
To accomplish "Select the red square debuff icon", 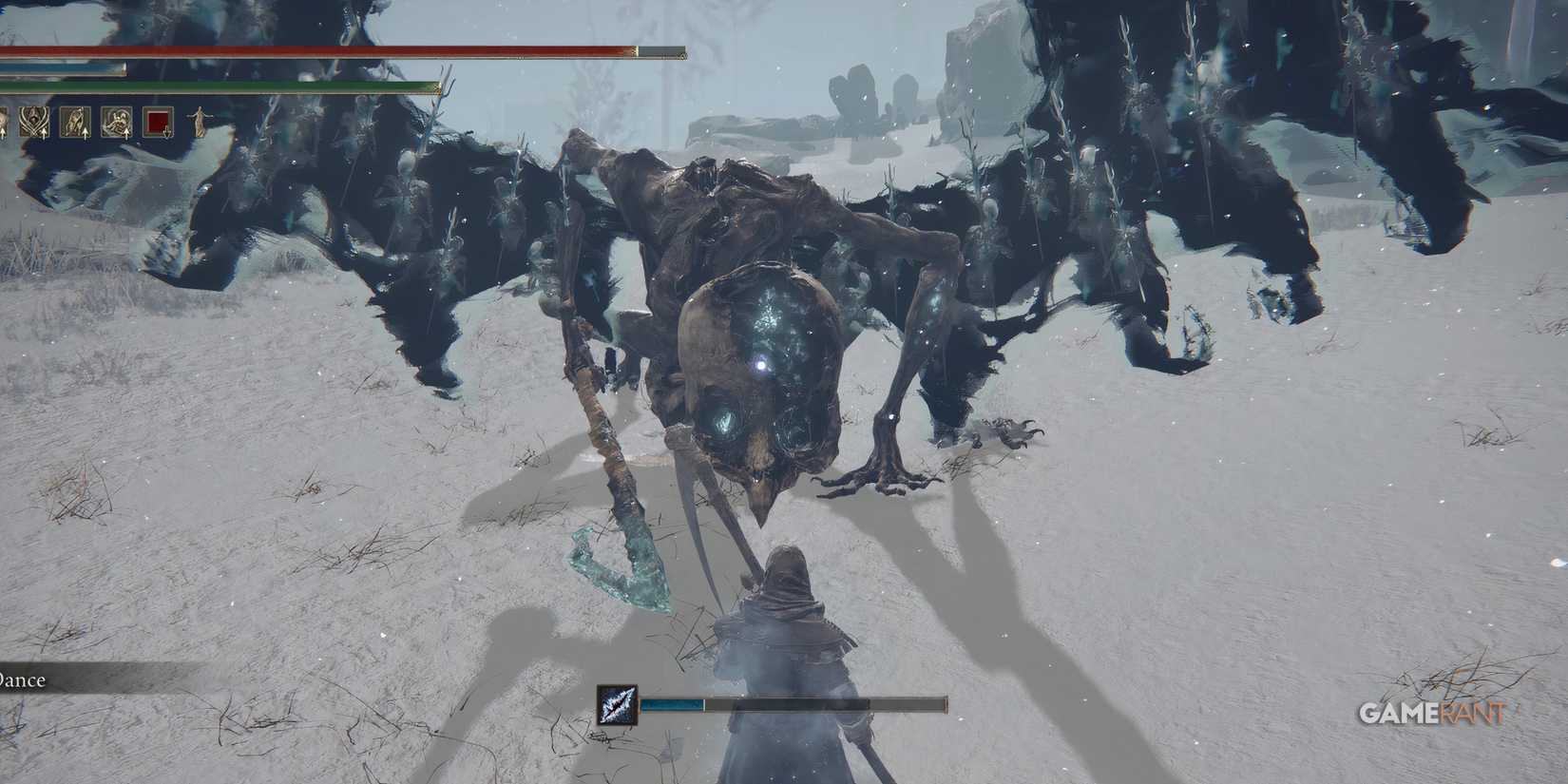I will (x=157, y=121).
